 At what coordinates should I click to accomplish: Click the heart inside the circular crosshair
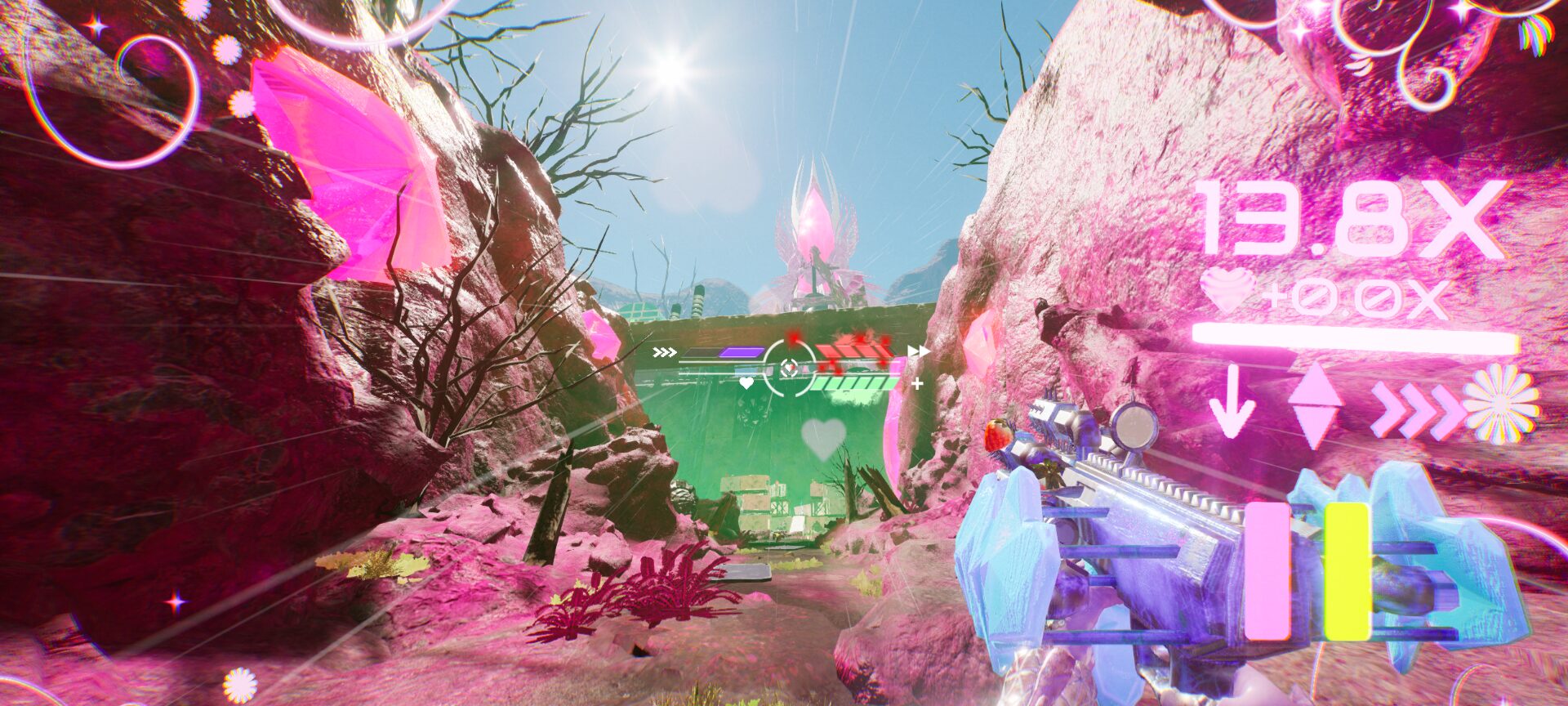790,367
